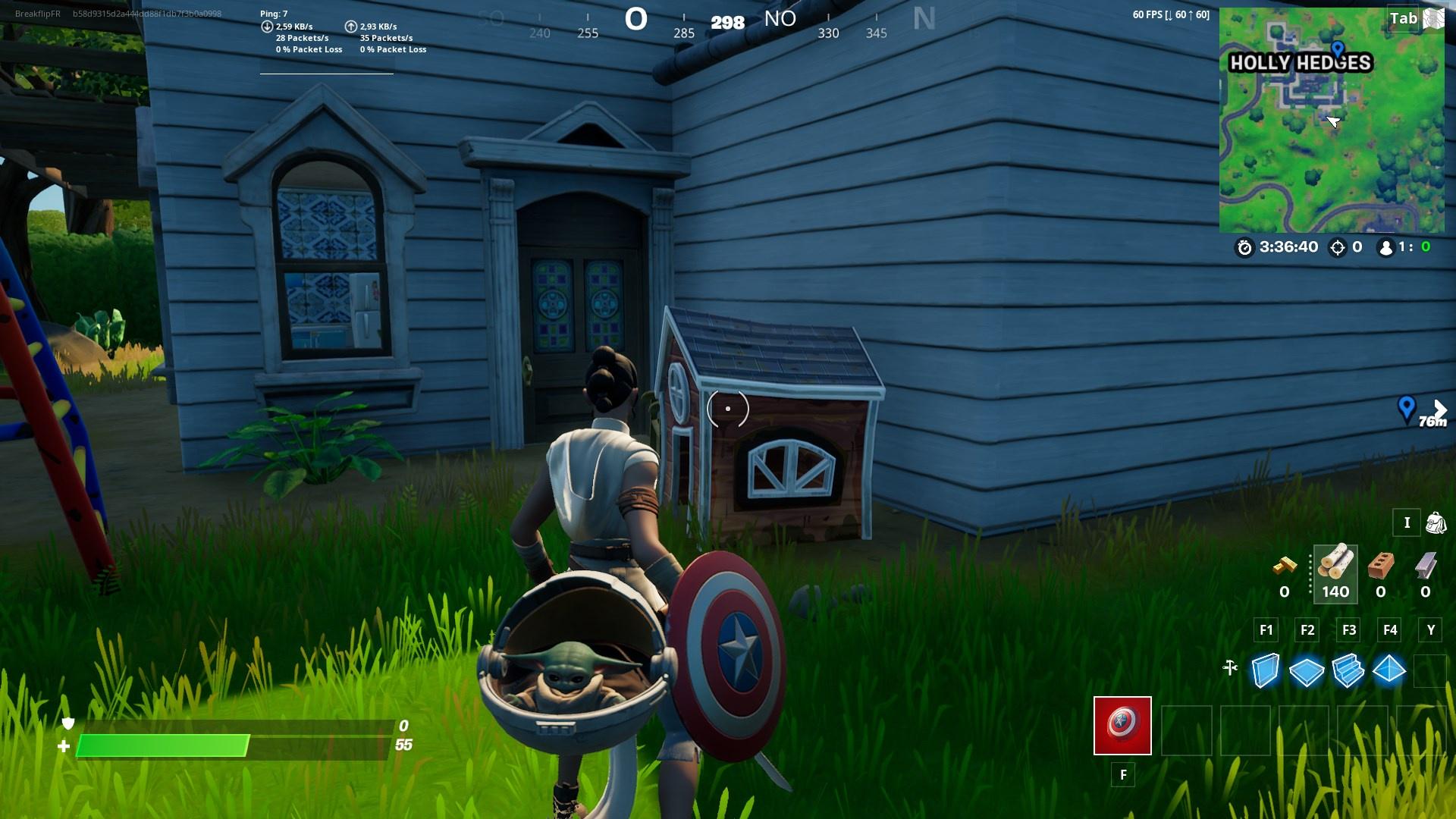Image resolution: width=1456 pixels, height=819 pixels.
Task: Select the floor build piece icon
Action: click(x=1307, y=670)
